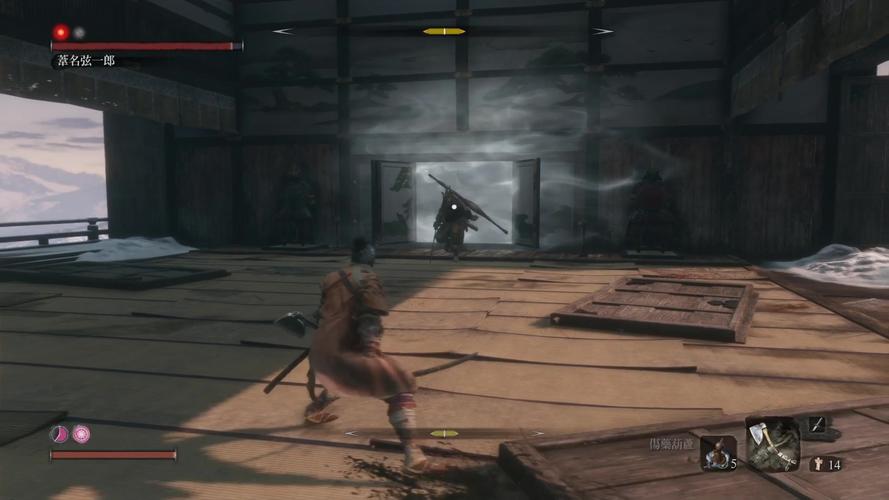This screenshot has width=889, height=500.
Task: Click the partly filled resurrection node
Action: [60, 434]
